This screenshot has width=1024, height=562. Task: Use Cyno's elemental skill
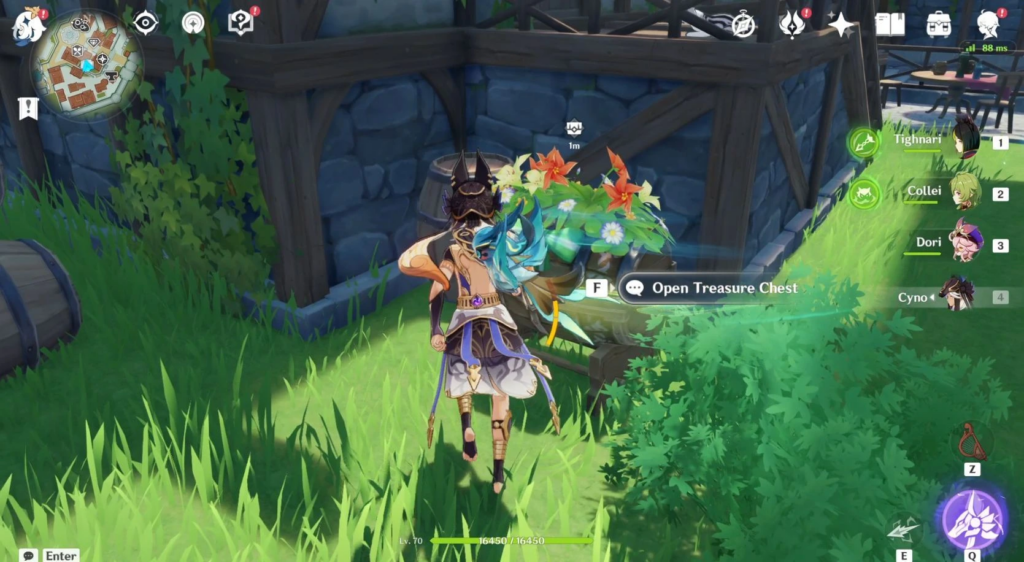pos(903,530)
